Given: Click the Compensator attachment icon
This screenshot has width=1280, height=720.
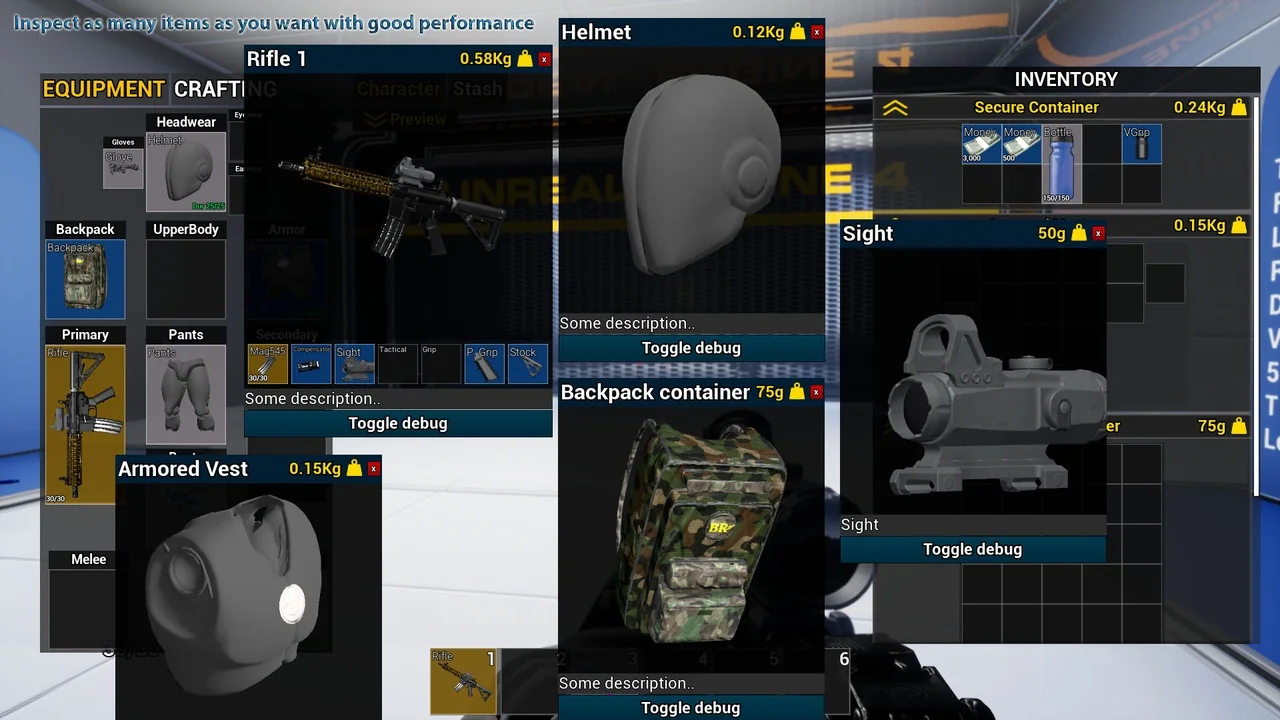Looking at the screenshot, I should 311,363.
